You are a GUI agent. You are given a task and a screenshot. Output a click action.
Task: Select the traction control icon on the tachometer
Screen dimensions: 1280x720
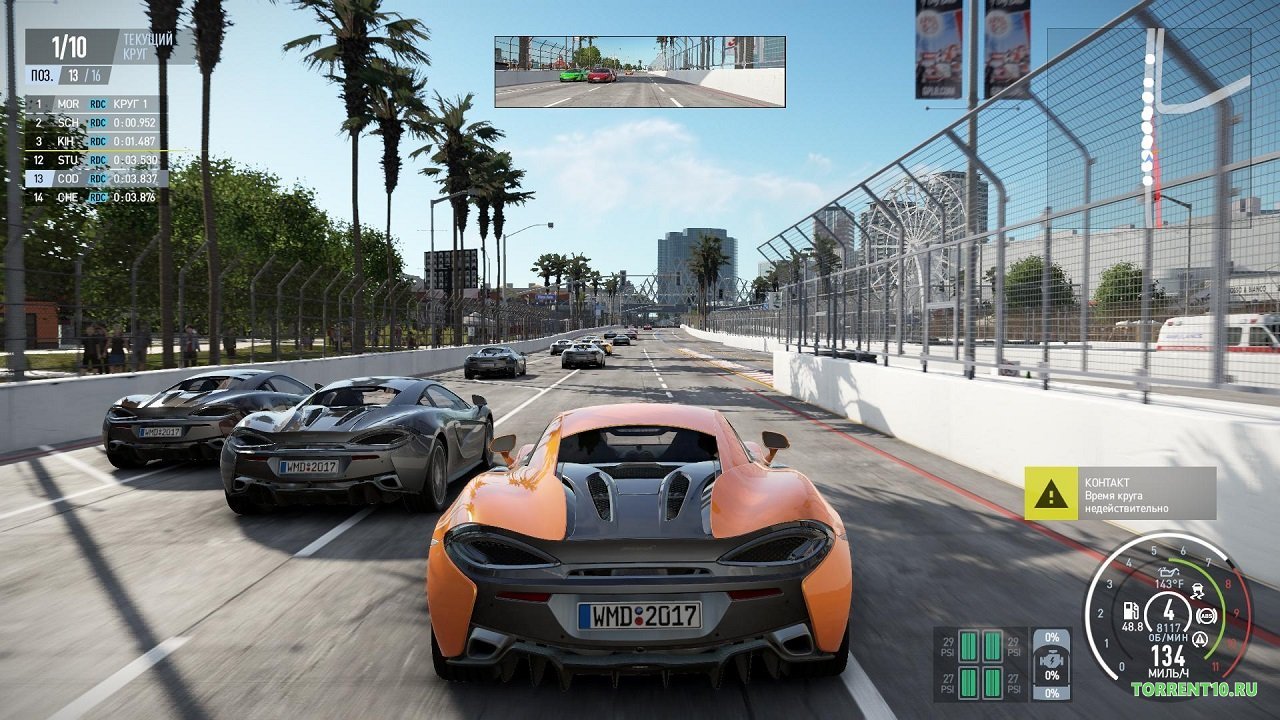(1198, 590)
